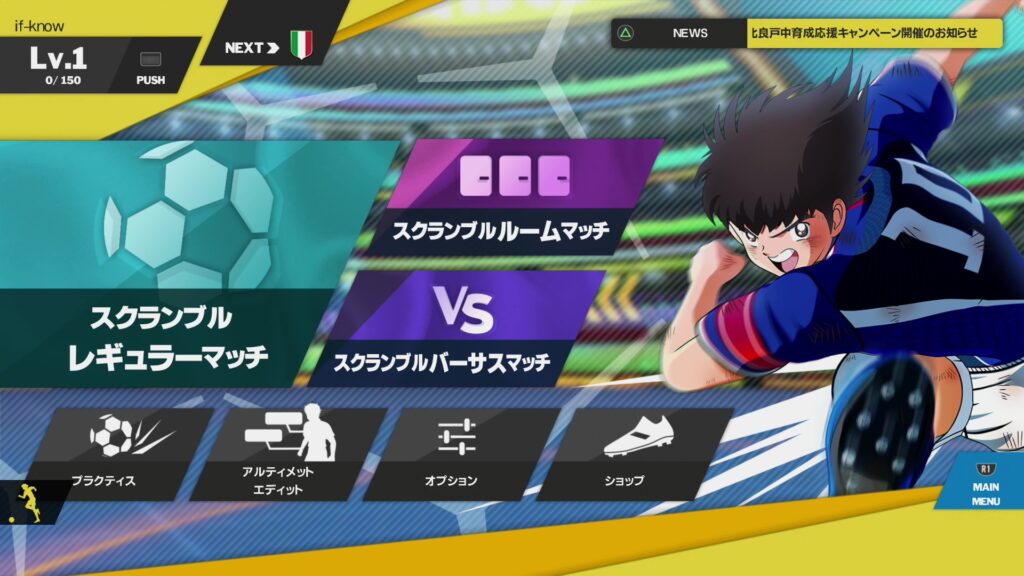Open the オプション settings

(x=456, y=452)
